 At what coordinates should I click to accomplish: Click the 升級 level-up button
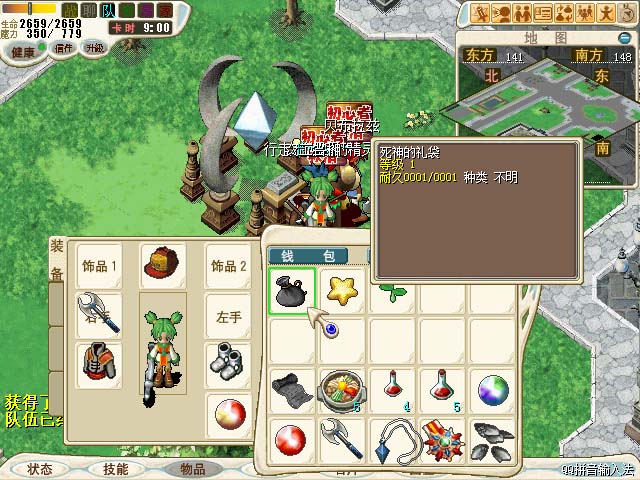(x=95, y=48)
